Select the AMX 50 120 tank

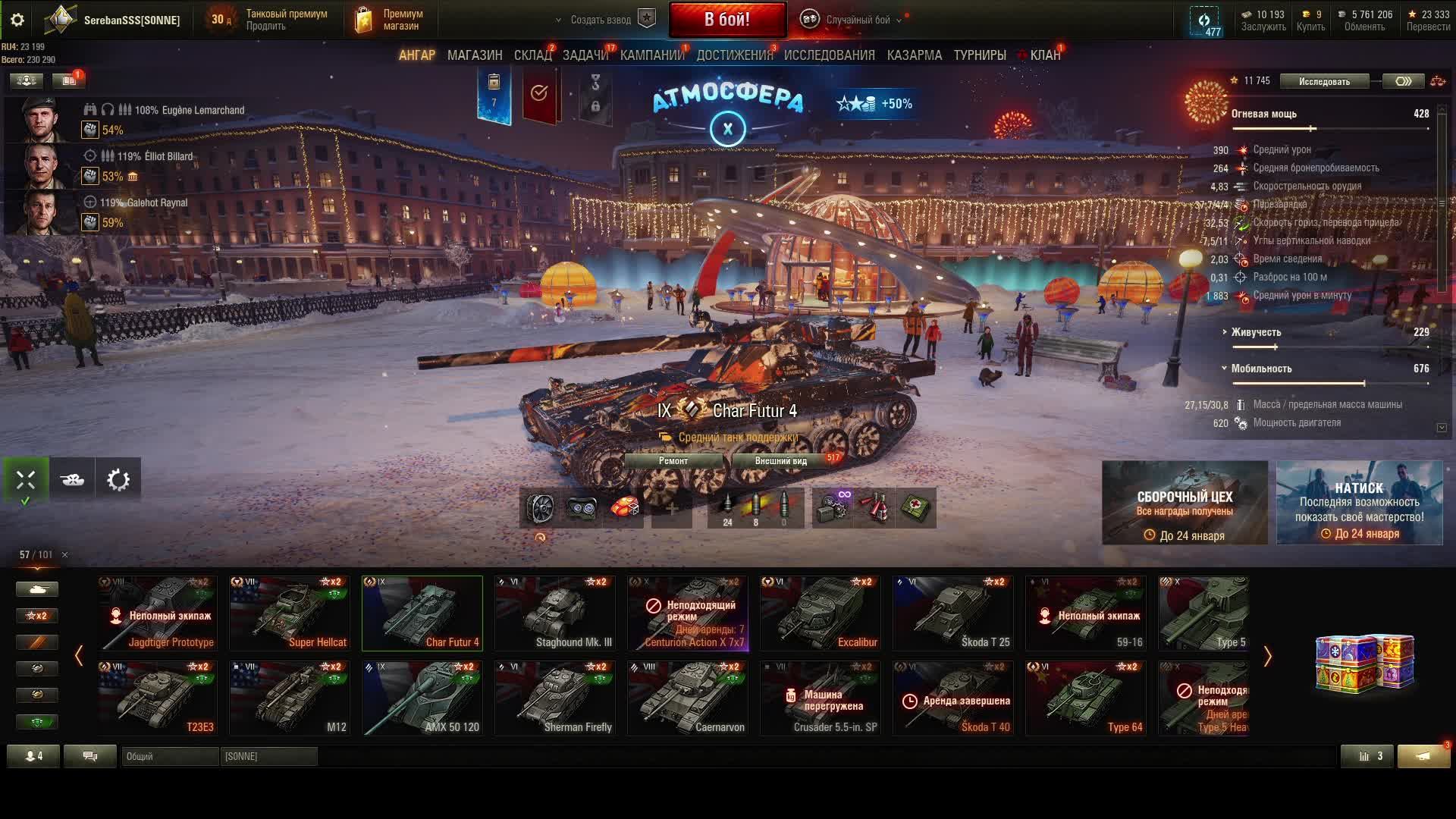point(422,698)
